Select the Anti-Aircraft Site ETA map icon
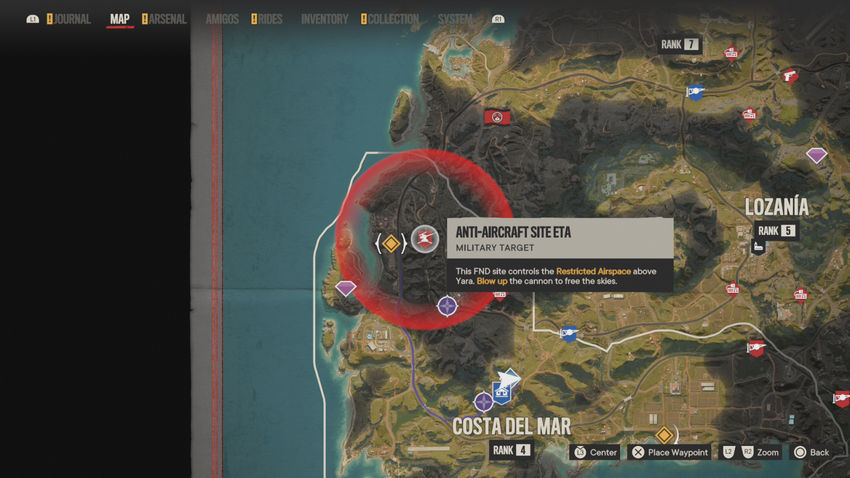The height and width of the screenshot is (478, 850). tap(426, 239)
